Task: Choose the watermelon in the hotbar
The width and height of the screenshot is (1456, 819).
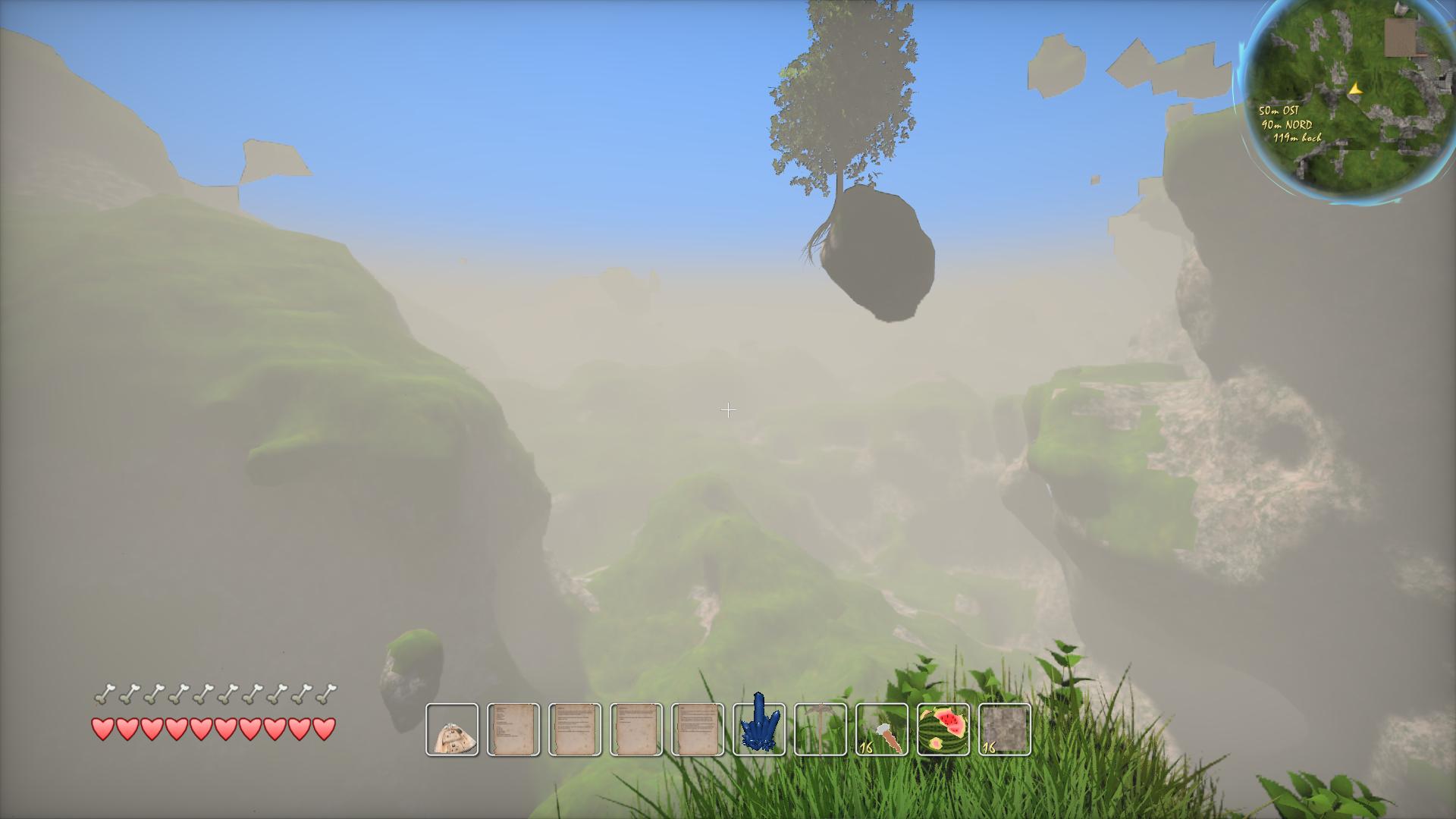Action: tap(943, 730)
